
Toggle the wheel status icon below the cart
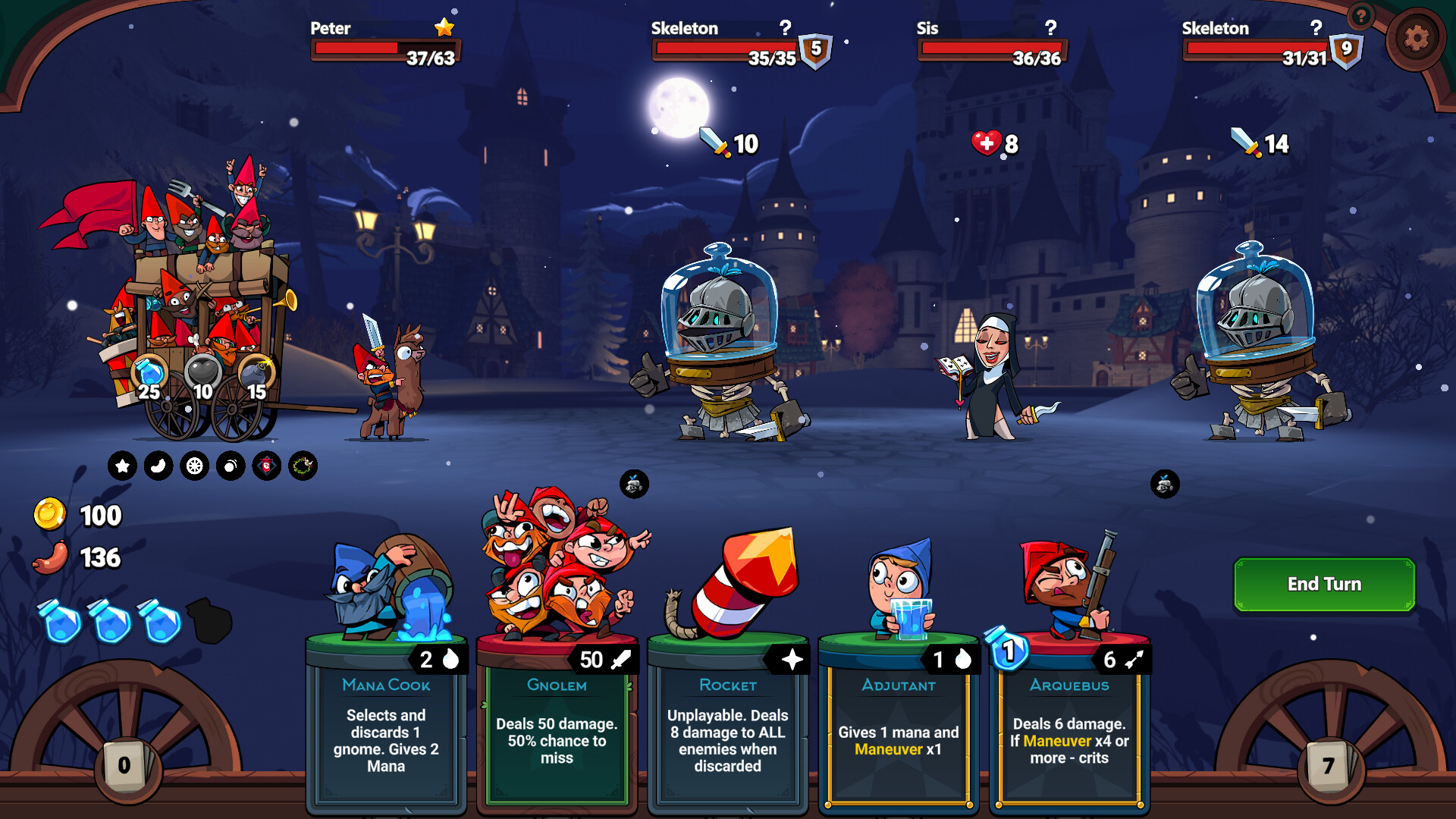(x=193, y=466)
